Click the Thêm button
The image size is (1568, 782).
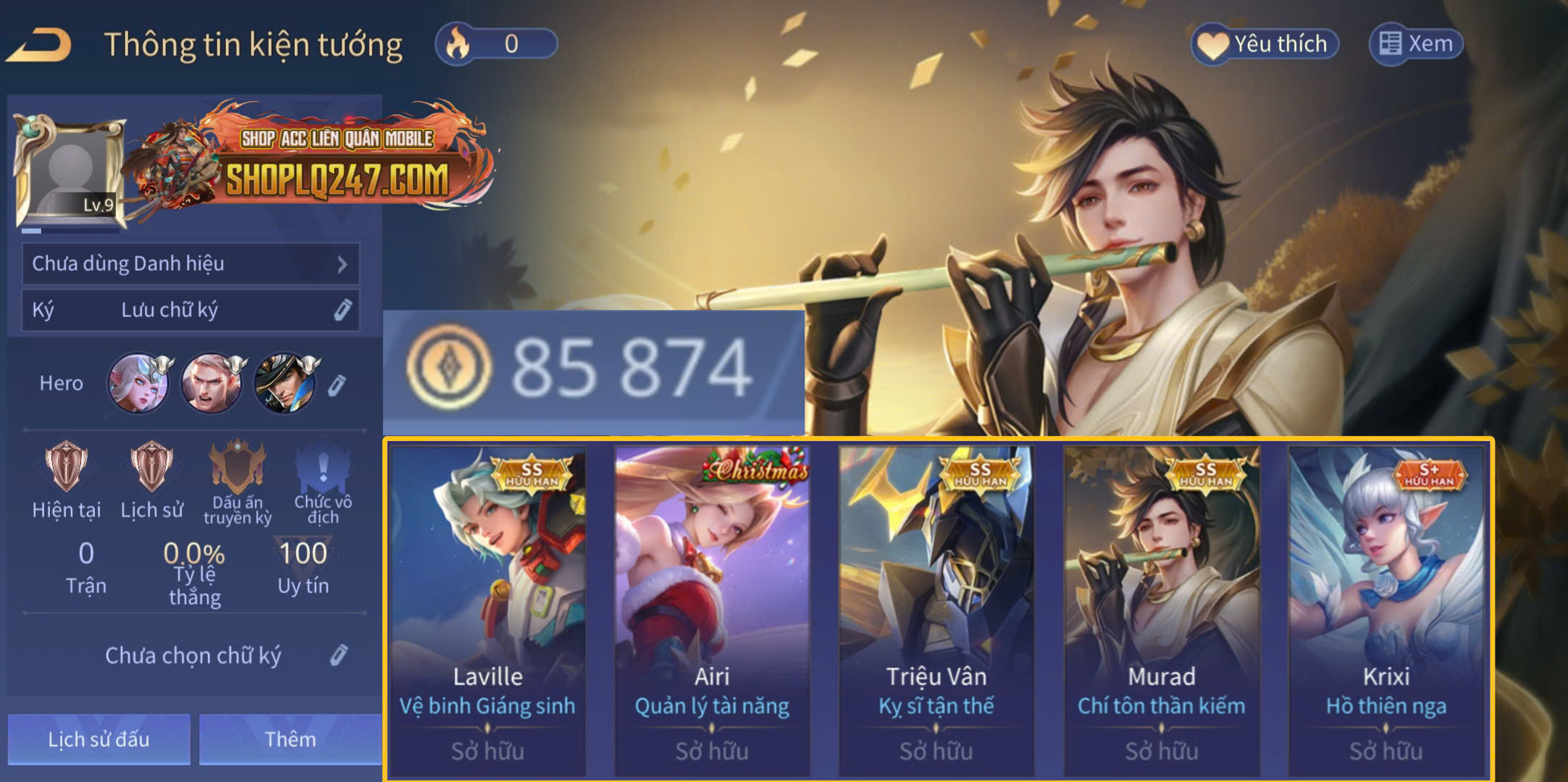(290, 739)
